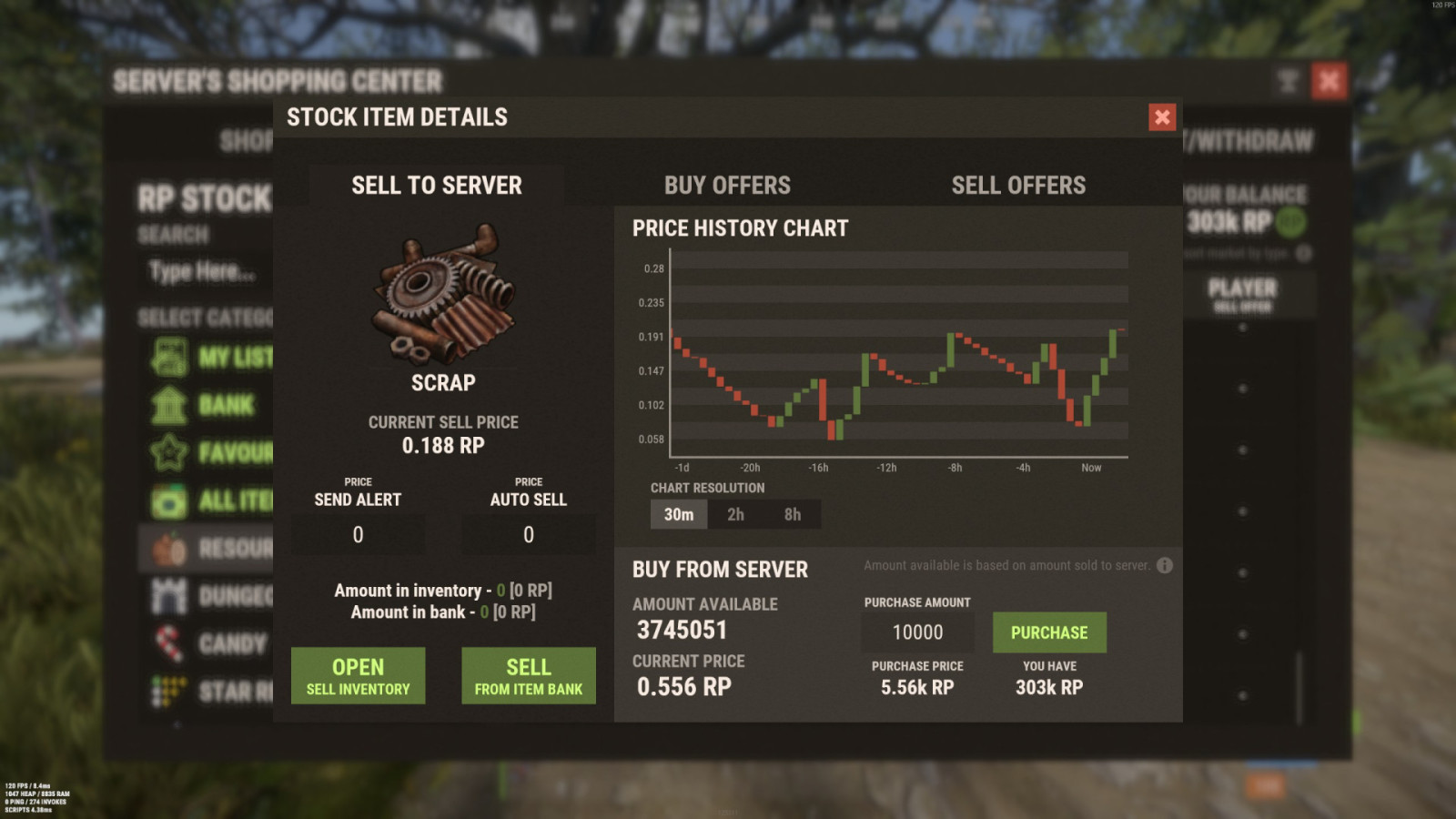
Task: Switch chart resolution to 2h
Action: click(734, 514)
